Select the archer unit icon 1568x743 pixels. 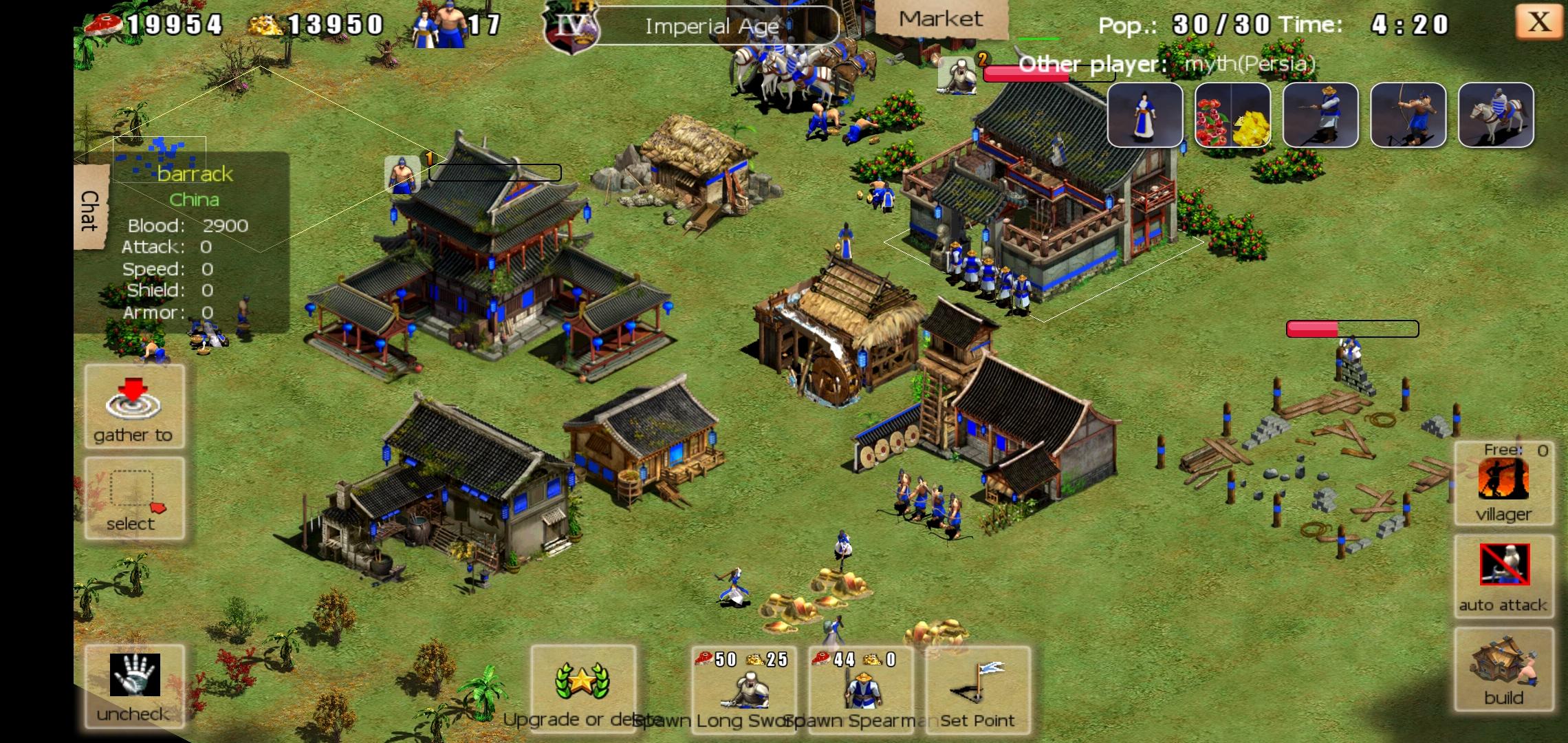[1407, 115]
